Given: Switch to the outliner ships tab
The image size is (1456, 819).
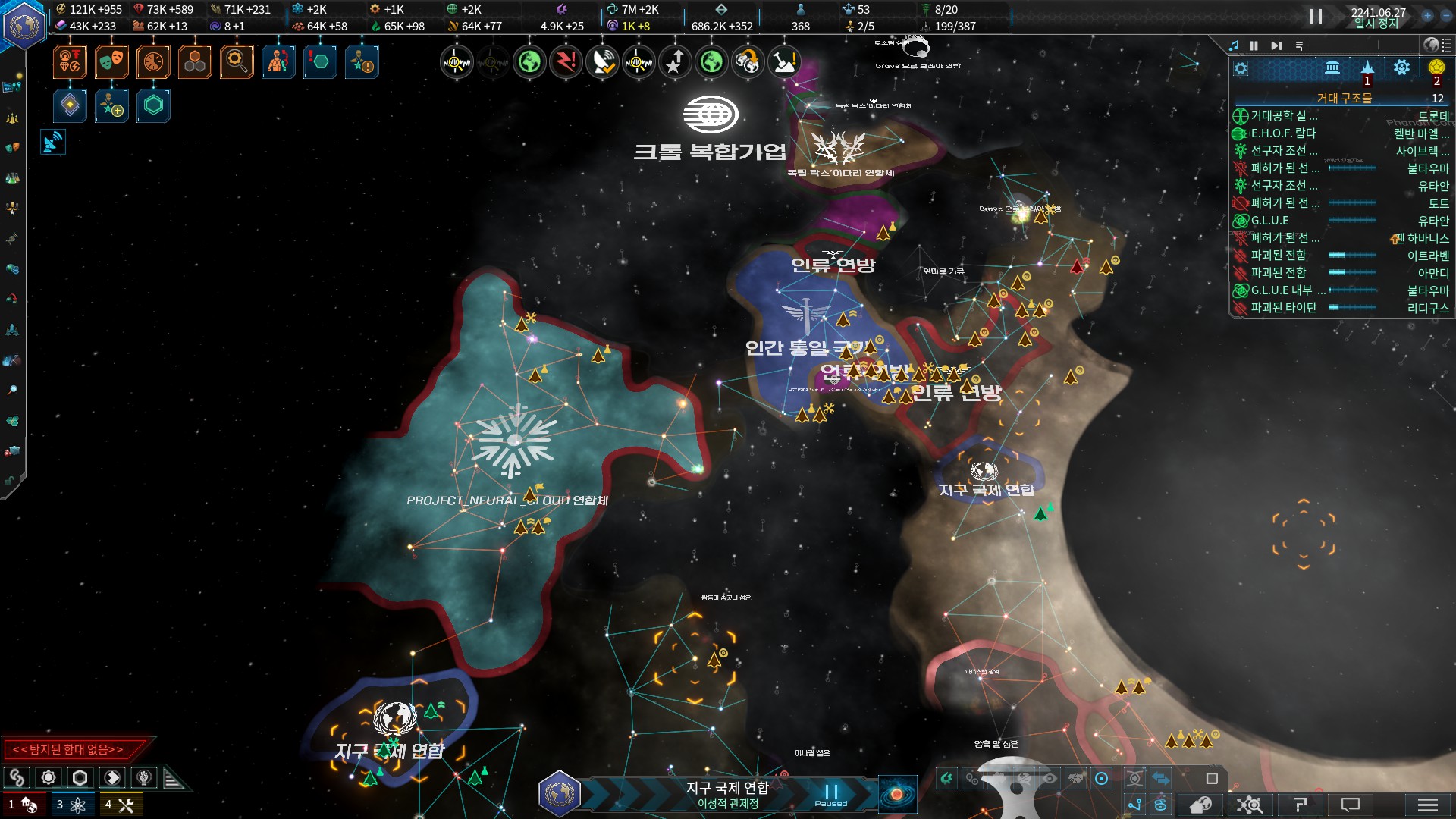Looking at the screenshot, I should click(1367, 68).
